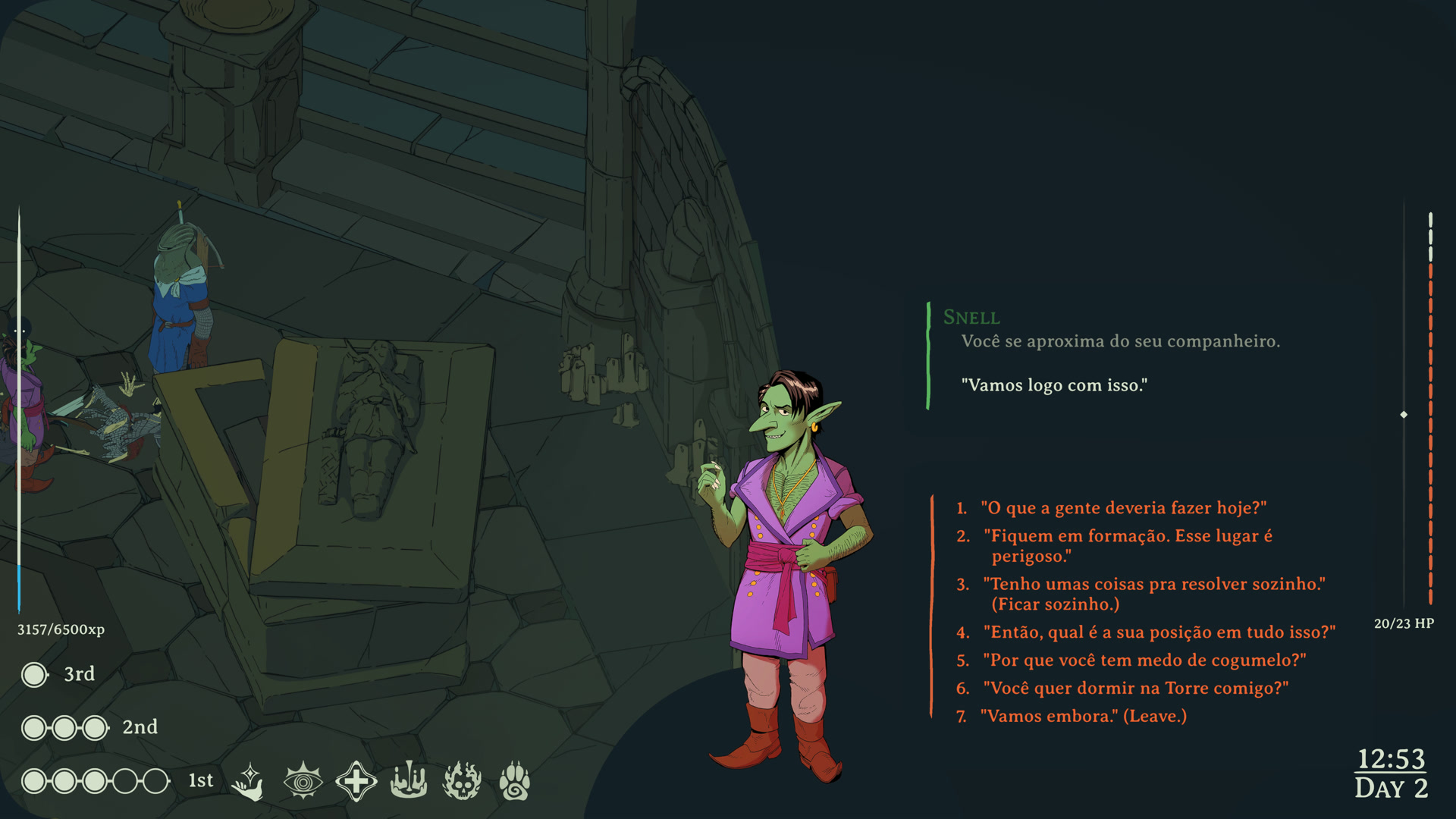Ask "O que a gente deveria fazer hoje?"
The width and height of the screenshot is (1456, 819).
1122,508
